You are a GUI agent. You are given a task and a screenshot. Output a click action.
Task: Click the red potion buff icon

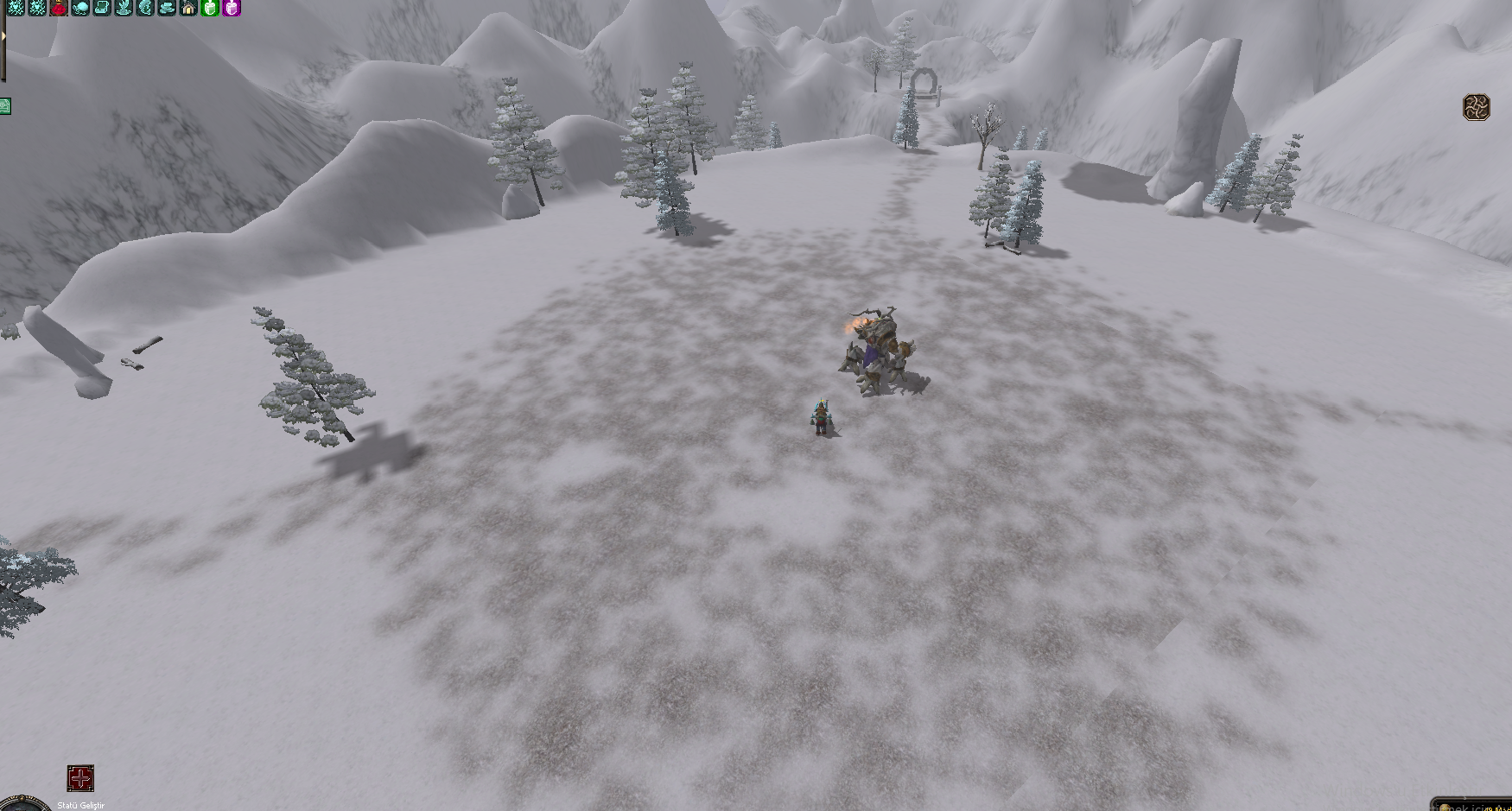tap(59, 8)
